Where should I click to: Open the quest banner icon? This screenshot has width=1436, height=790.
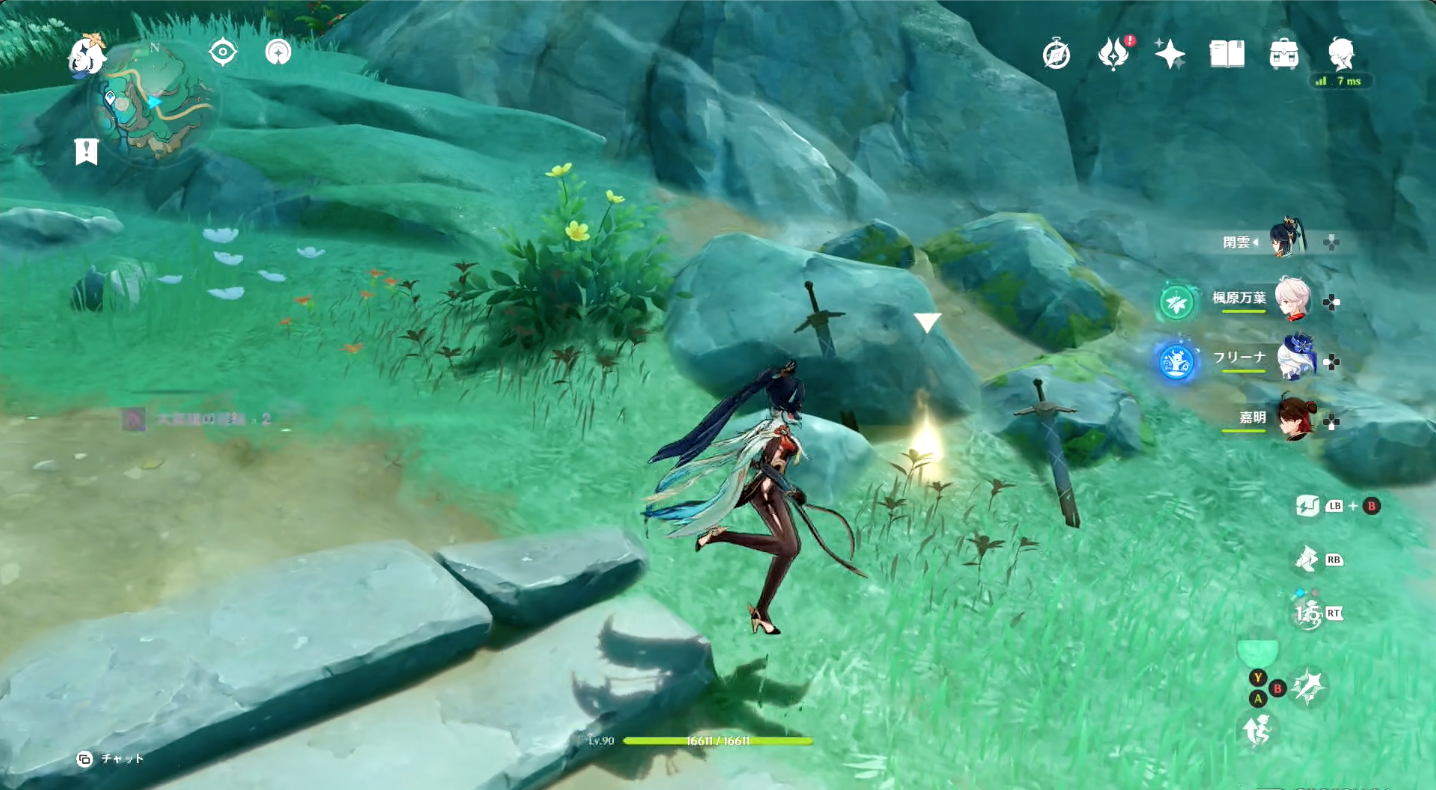(x=86, y=151)
